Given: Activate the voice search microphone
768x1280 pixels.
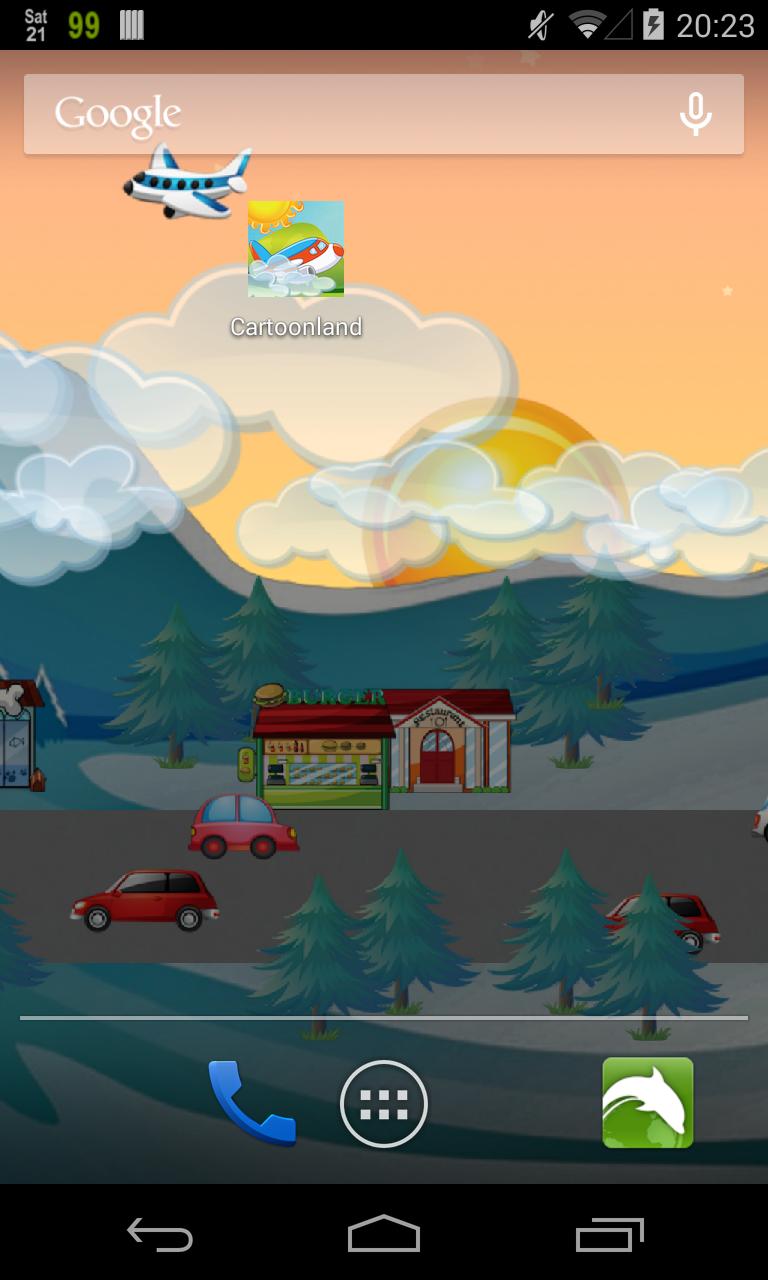Looking at the screenshot, I should [695, 114].
